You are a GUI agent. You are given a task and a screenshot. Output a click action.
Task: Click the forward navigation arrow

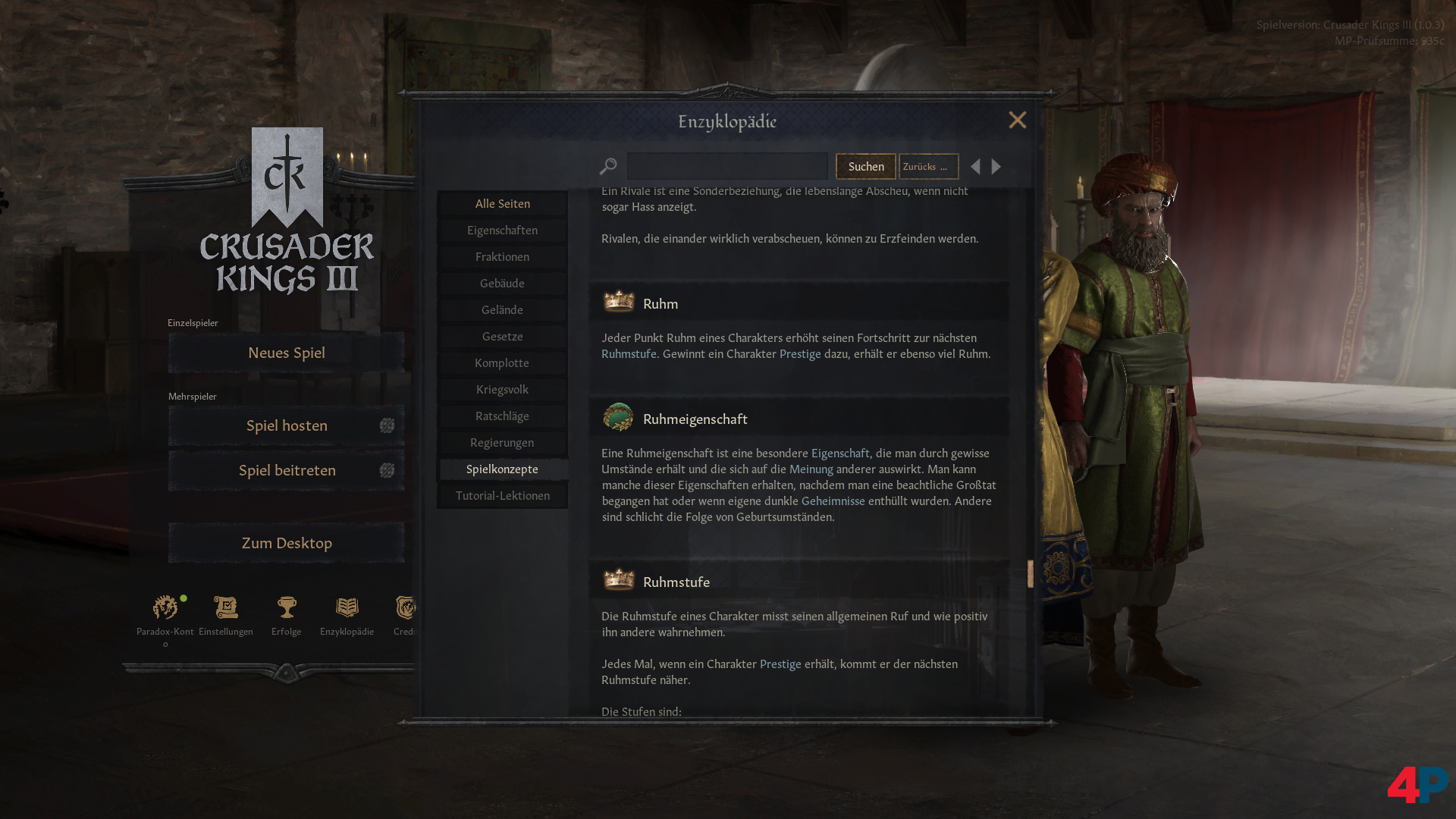[996, 166]
